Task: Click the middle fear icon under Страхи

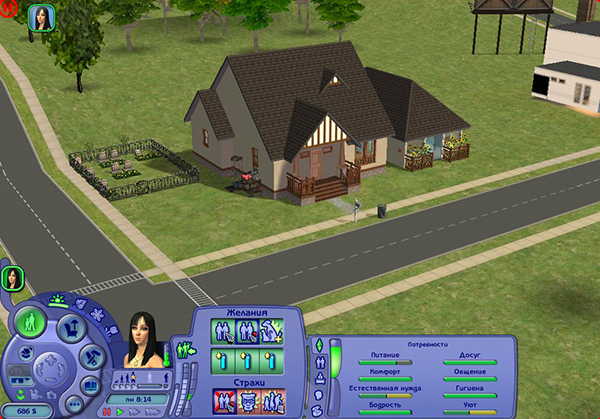Action: click(x=247, y=400)
